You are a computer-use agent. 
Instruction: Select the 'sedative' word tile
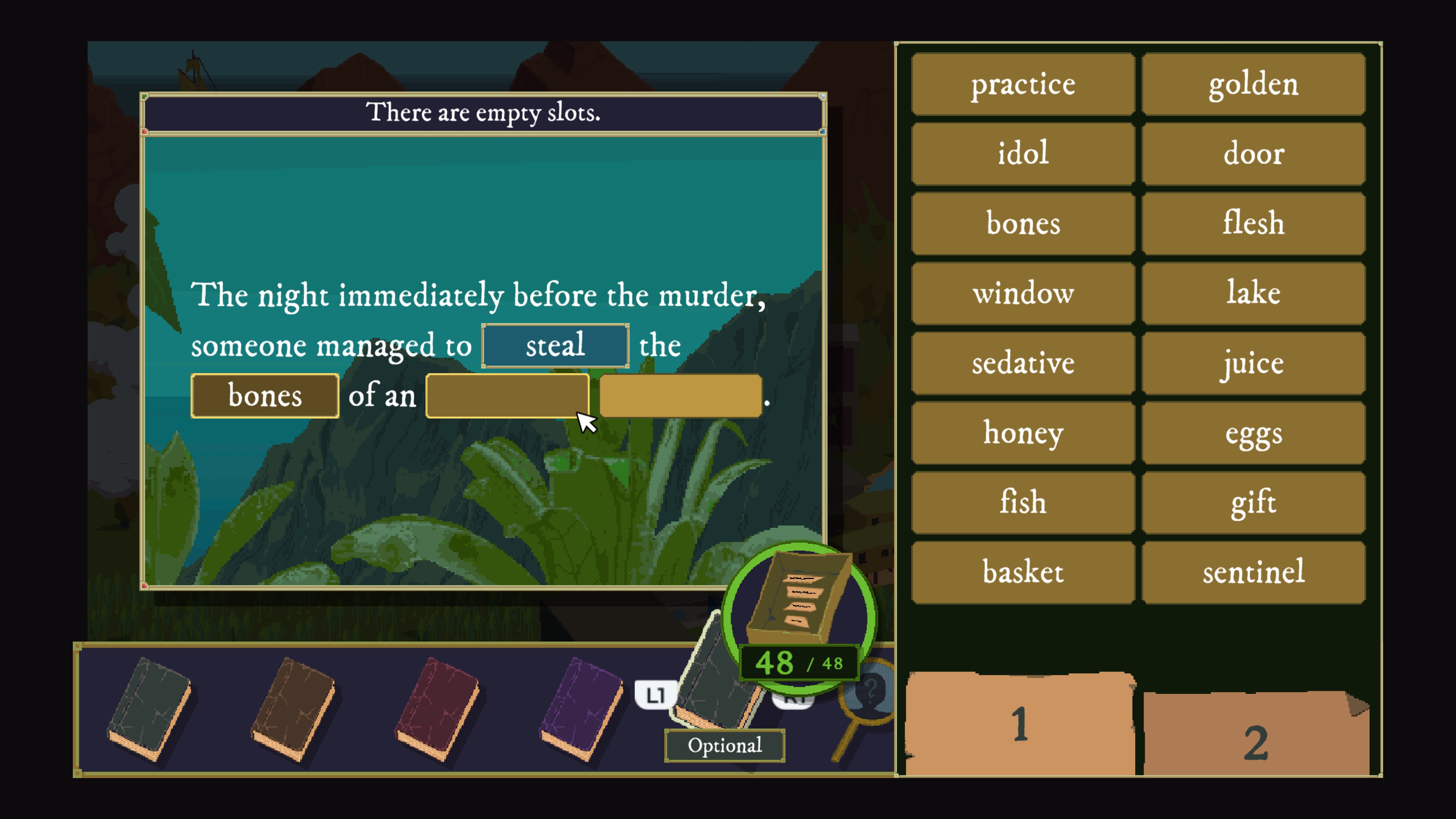(x=1023, y=363)
